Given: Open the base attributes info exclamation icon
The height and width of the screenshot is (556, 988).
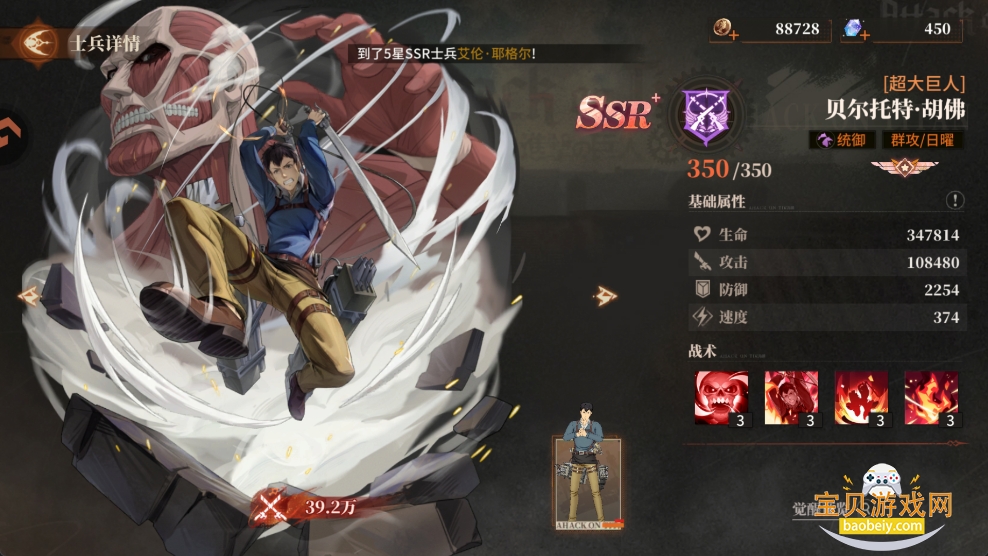Looking at the screenshot, I should (955, 201).
